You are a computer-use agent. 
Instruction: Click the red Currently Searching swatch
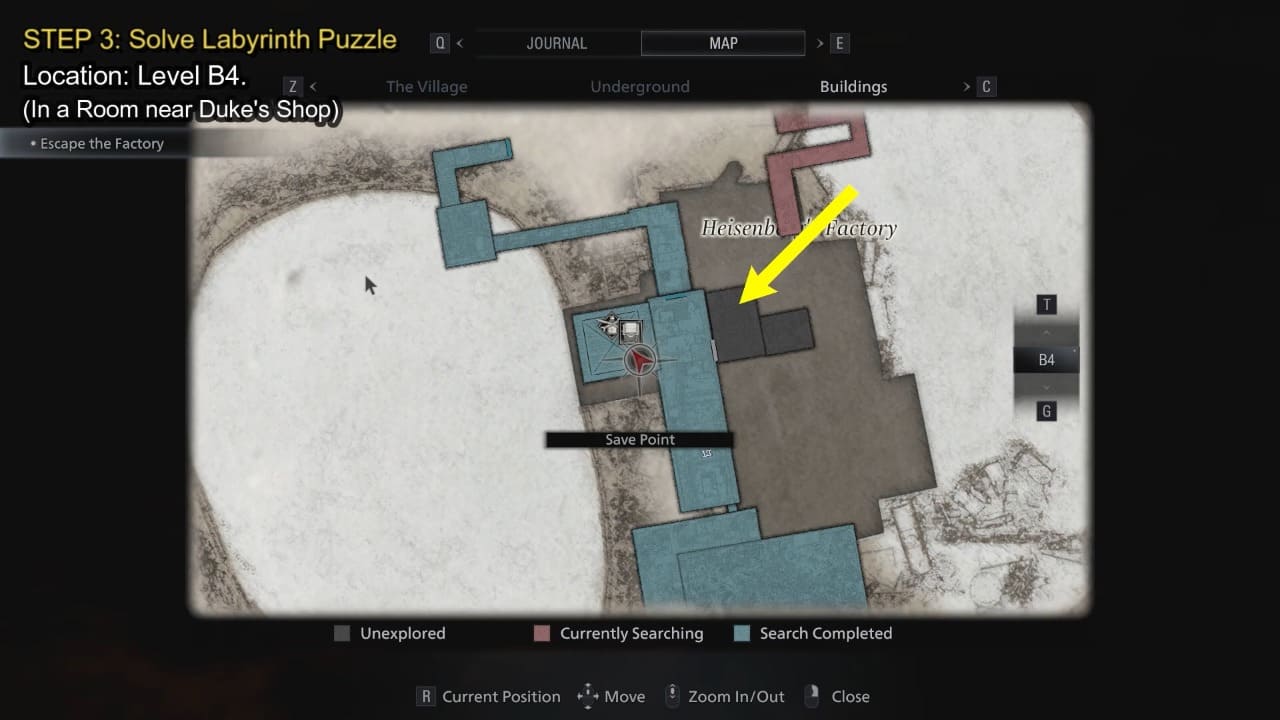pyautogui.click(x=541, y=633)
